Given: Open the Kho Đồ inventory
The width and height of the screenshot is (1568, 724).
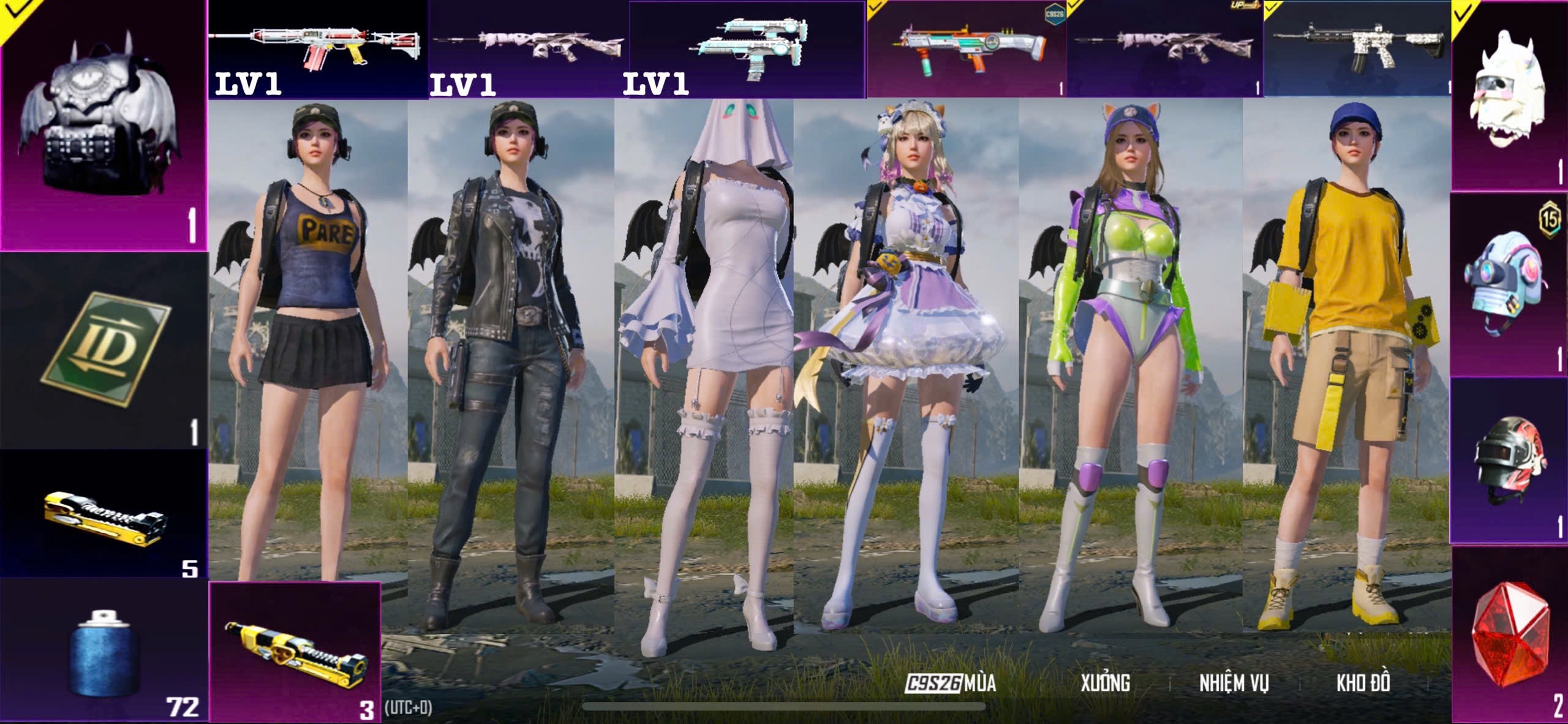Looking at the screenshot, I should [1363, 683].
